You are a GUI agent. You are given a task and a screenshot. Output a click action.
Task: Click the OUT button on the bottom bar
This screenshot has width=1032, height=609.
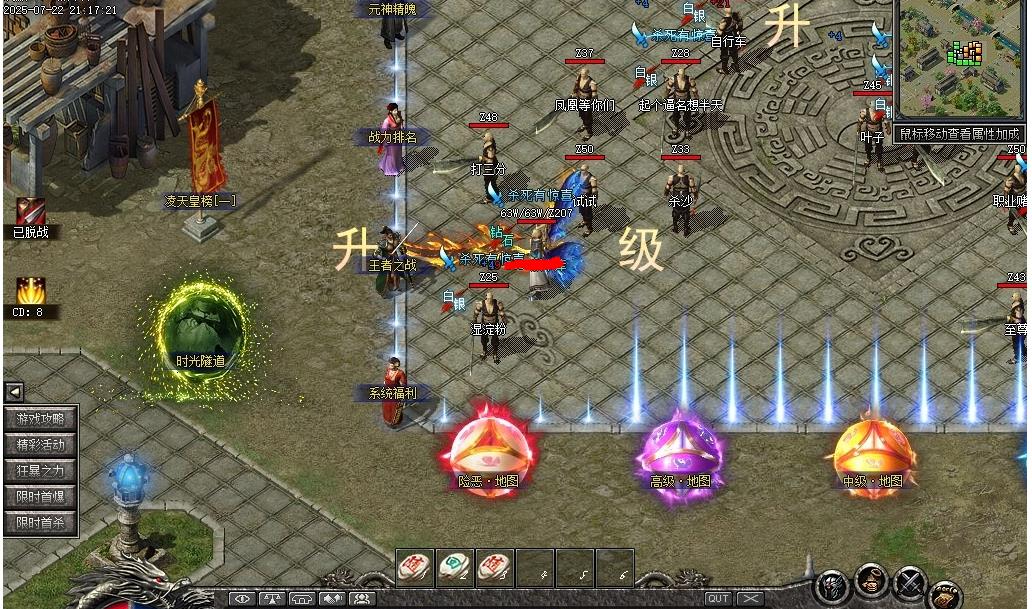coord(718,598)
